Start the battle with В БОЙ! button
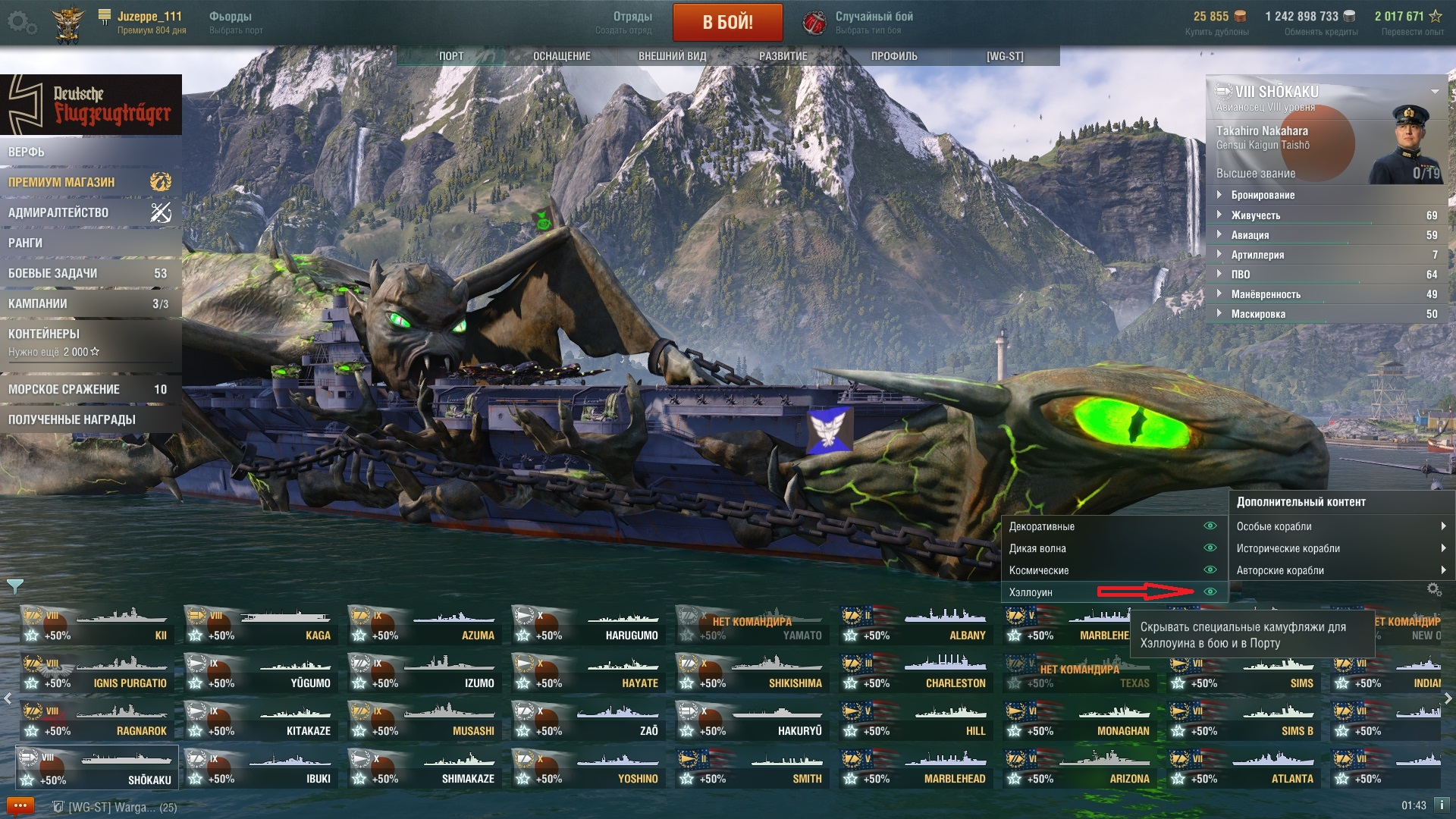This screenshot has height=819, width=1456. (727, 22)
